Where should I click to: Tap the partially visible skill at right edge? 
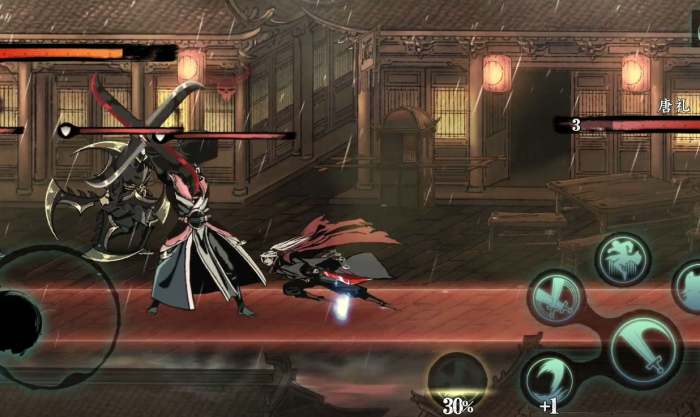coord(688,287)
